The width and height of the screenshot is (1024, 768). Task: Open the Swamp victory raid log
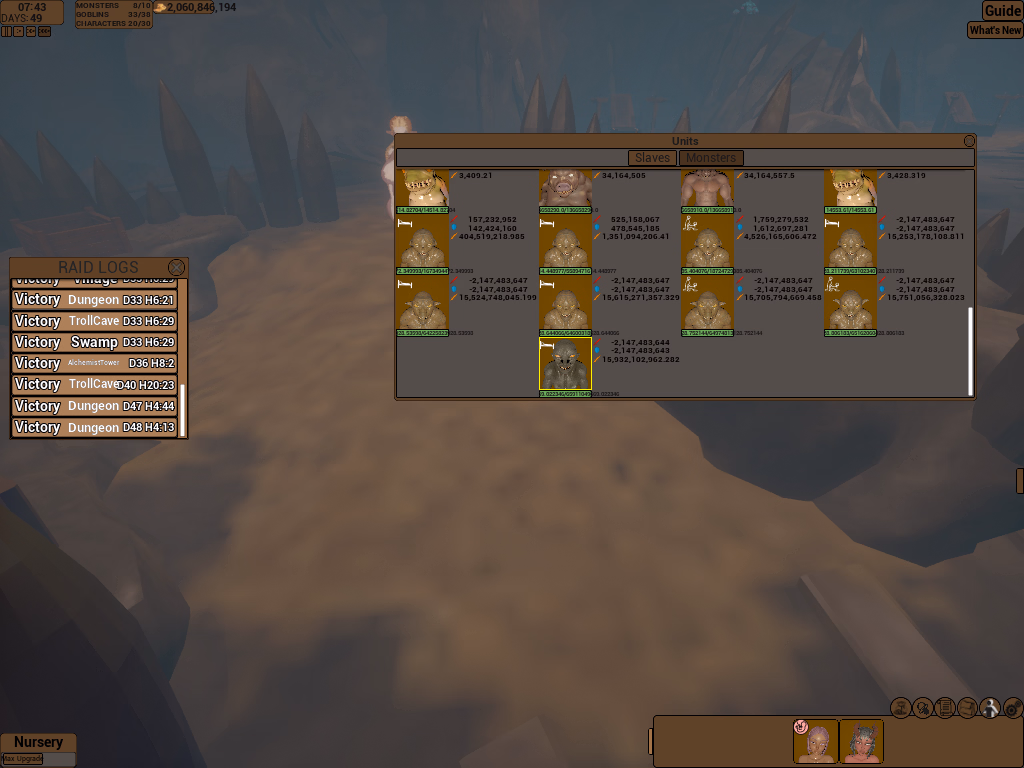pyautogui.click(x=94, y=342)
